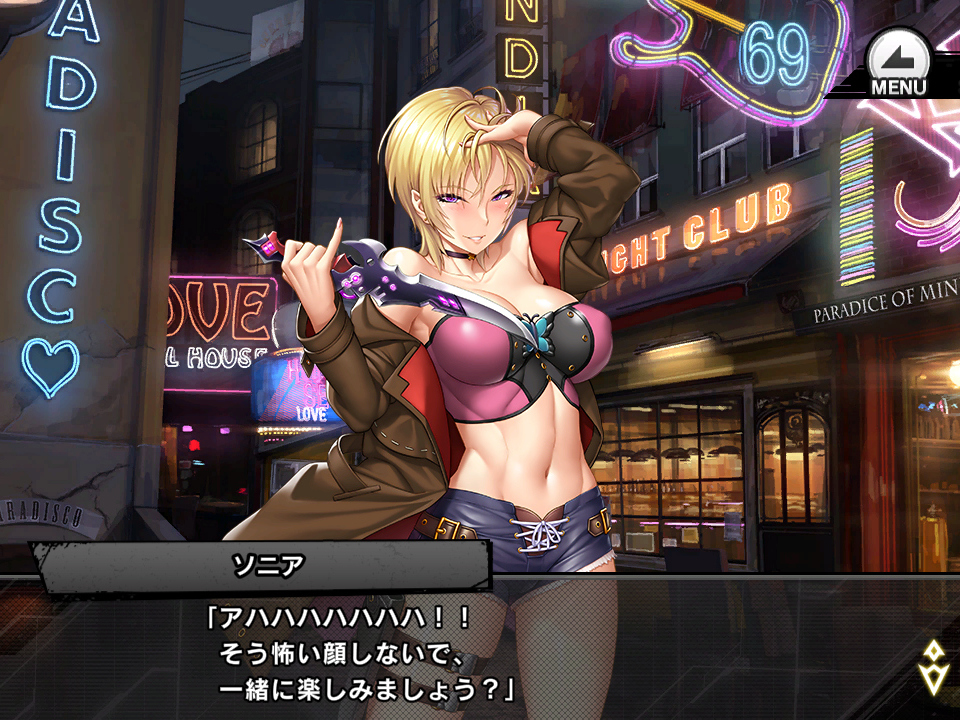Advance dialogue with the diamond arrow indicator
Screen dimensions: 960x720
[931, 667]
